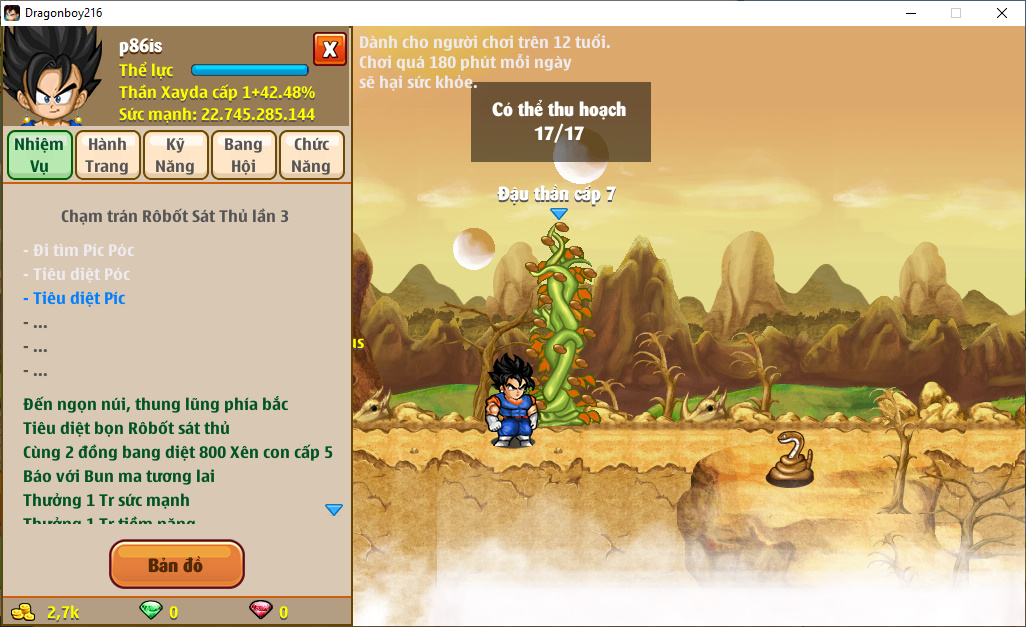Select the Tiêu diệt Píc quest step
The image size is (1026, 627).
(79, 298)
